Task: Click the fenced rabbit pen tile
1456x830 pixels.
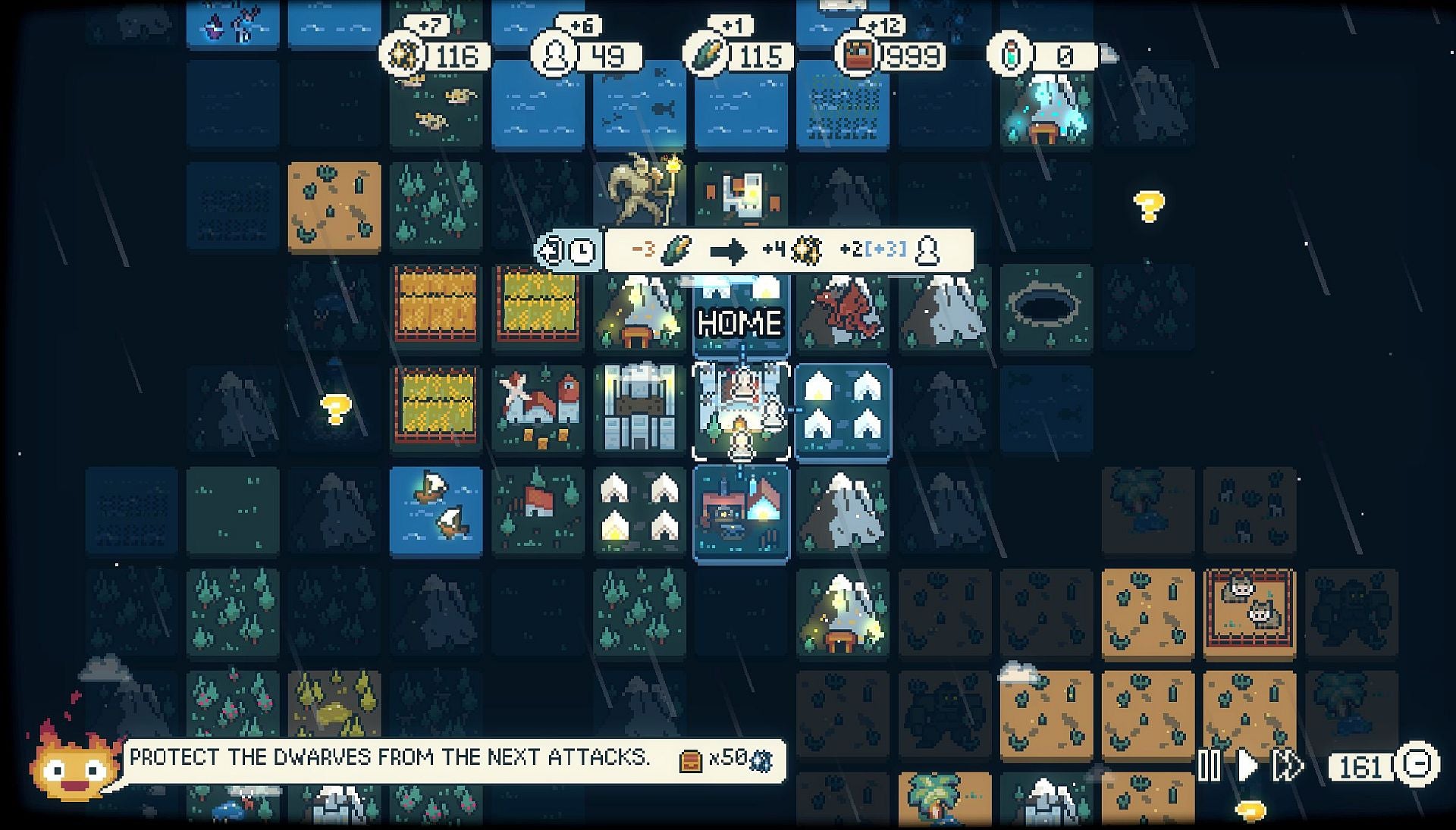Action: (1250, 614)
